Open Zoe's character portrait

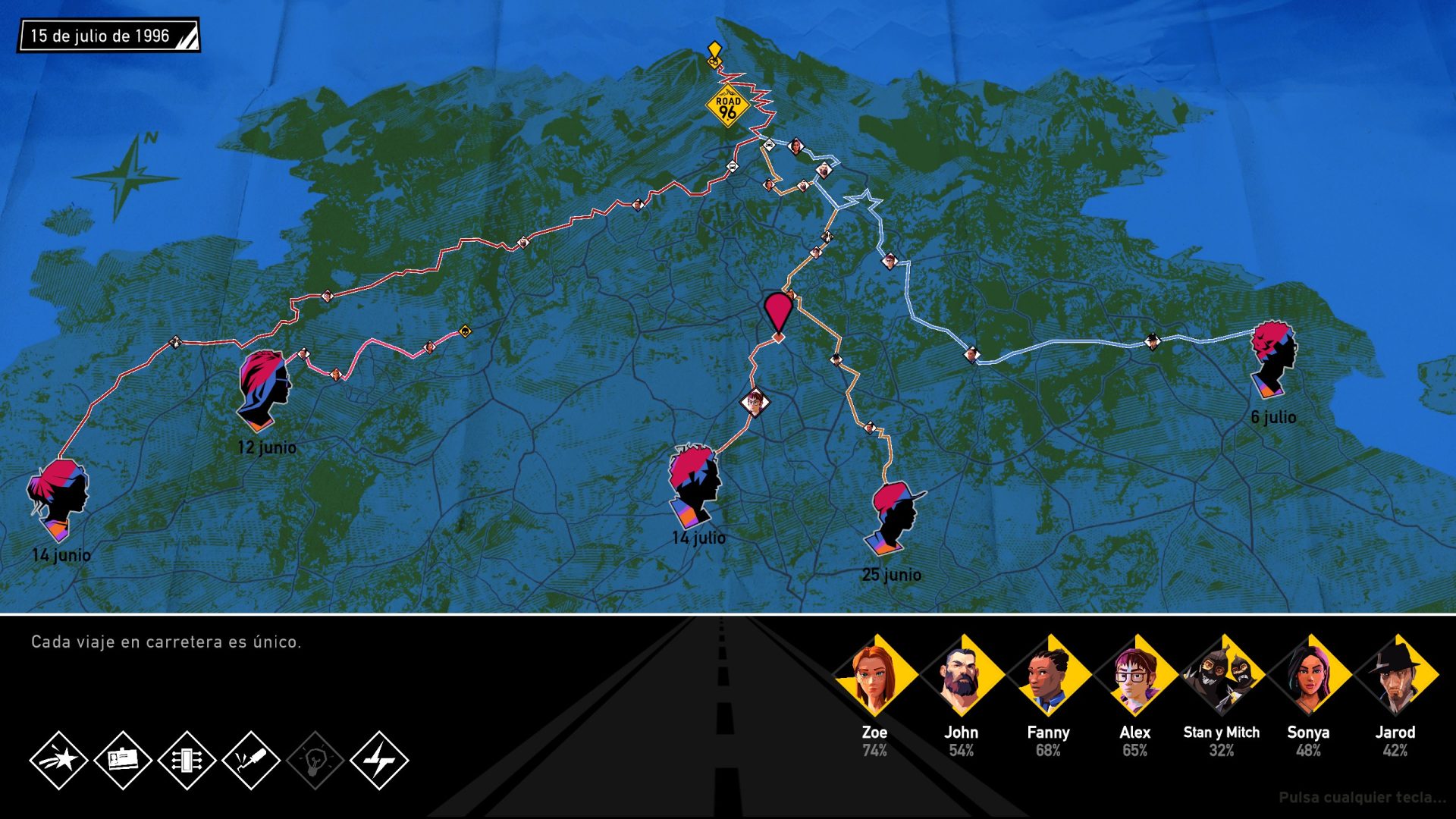875,676
